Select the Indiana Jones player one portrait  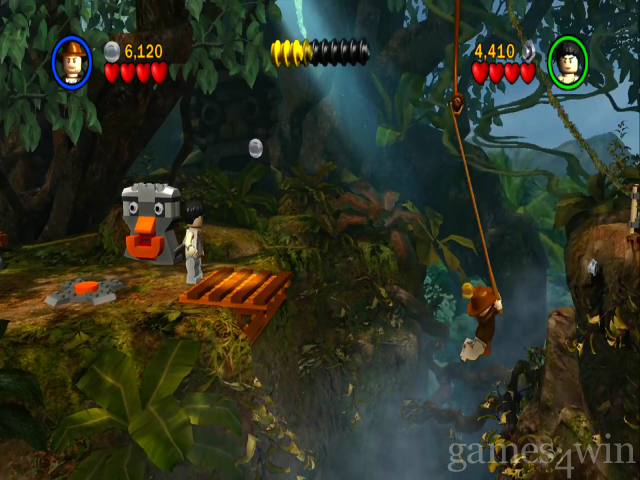pos(71,62)
